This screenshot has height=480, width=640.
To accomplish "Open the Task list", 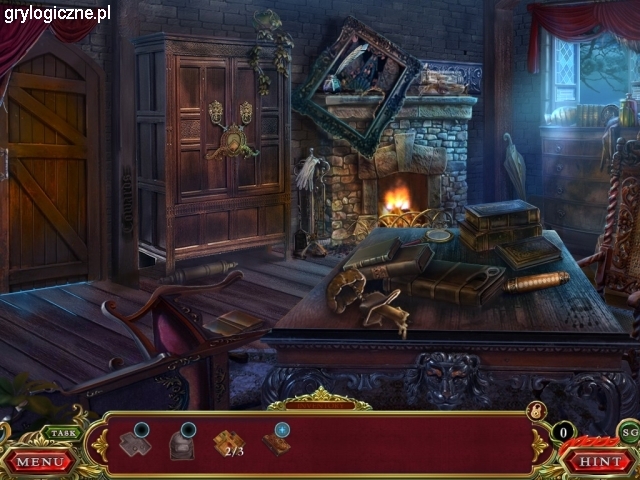I will 62,433.
